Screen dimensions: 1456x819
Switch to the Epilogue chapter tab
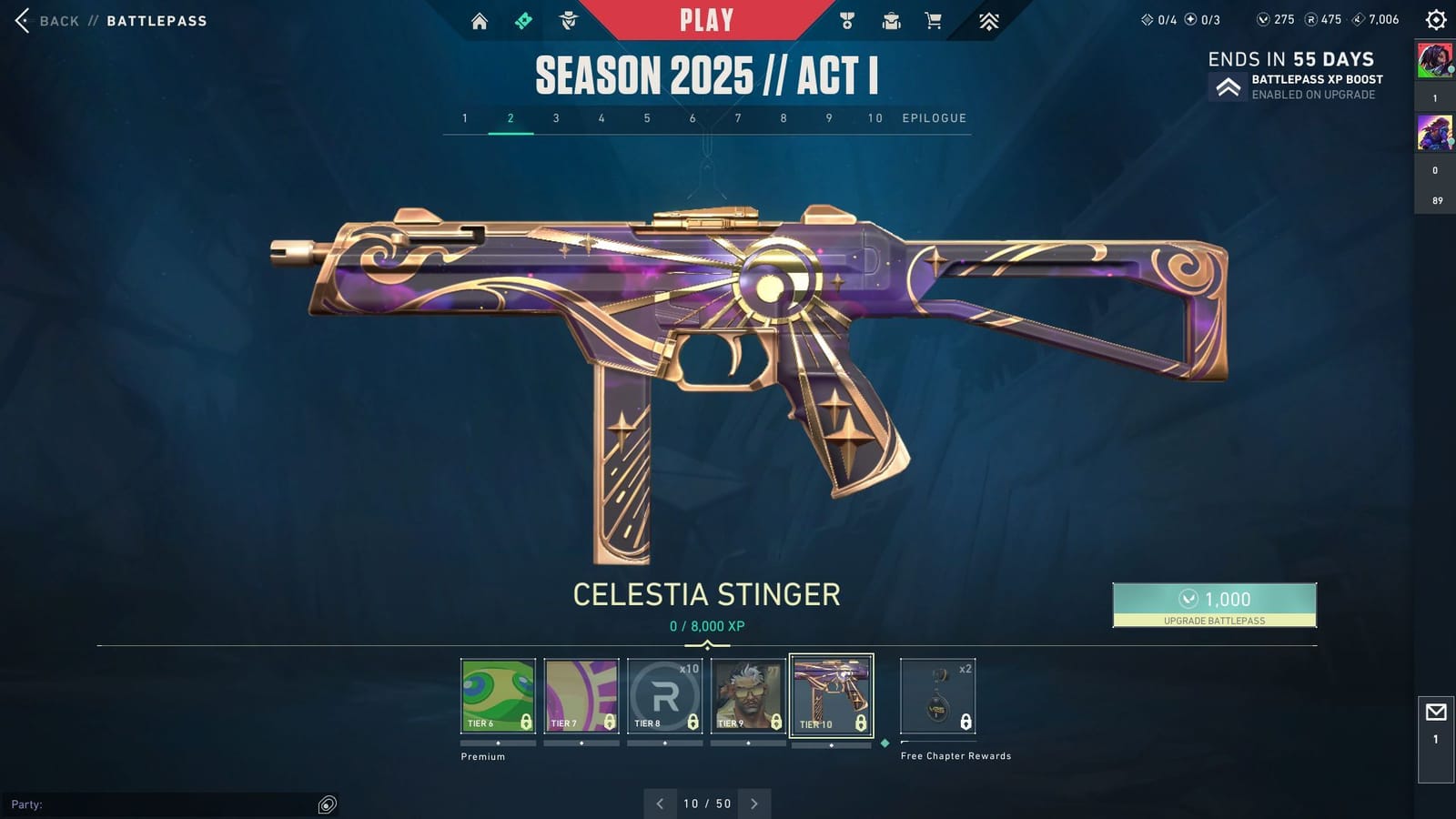[x=934, y=117]
